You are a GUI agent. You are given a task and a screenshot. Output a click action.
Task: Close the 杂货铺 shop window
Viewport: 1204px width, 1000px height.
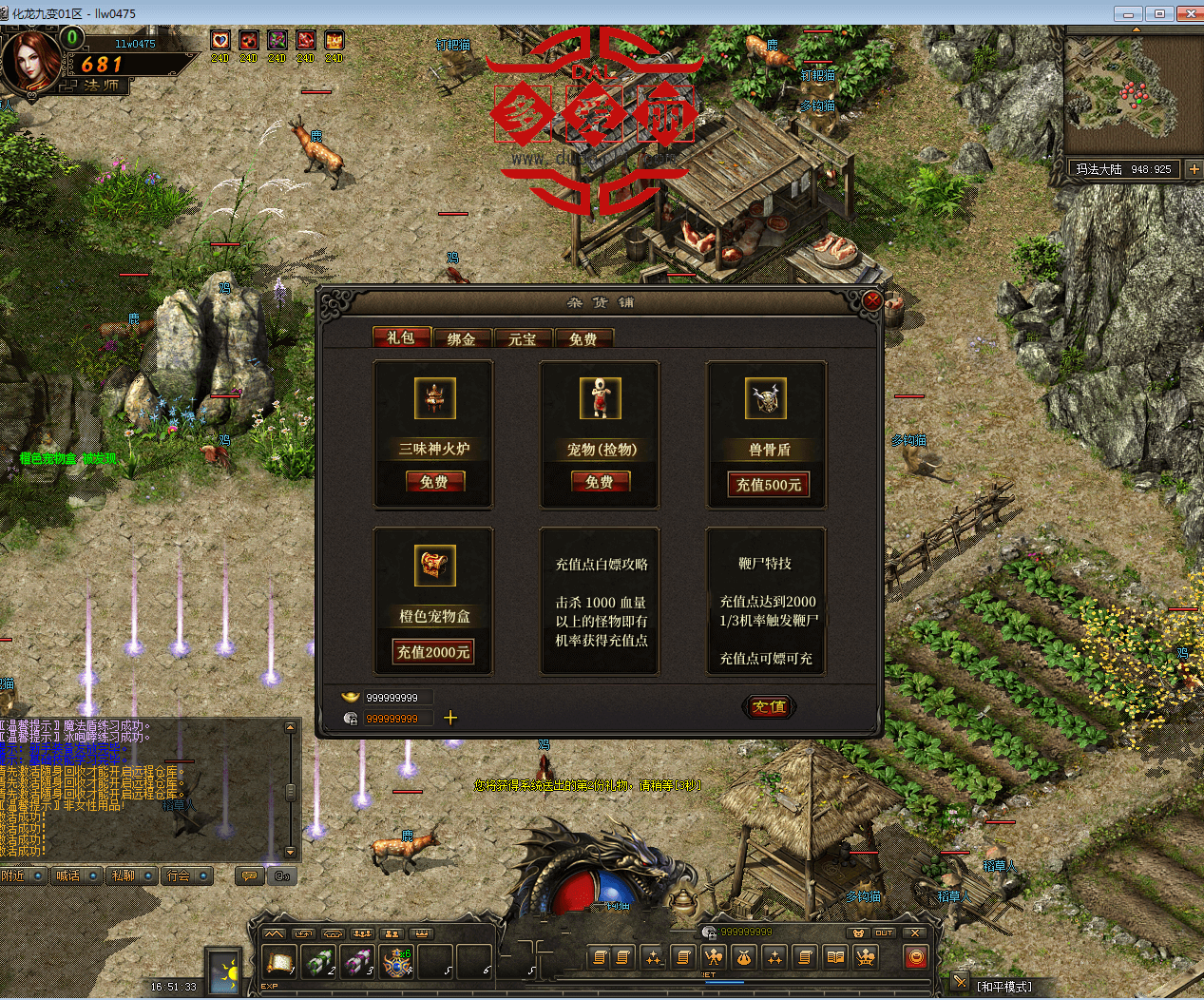(x=871, y=301)
